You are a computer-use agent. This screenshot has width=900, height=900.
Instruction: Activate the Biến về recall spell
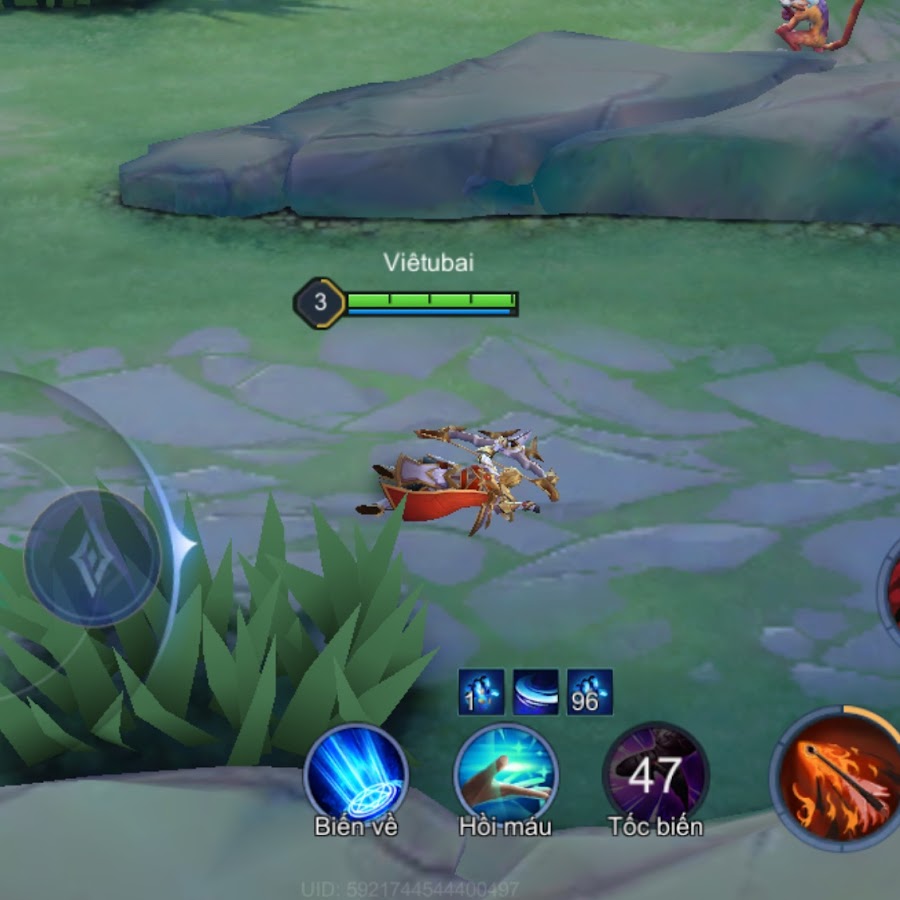click(x=356, y=774)
